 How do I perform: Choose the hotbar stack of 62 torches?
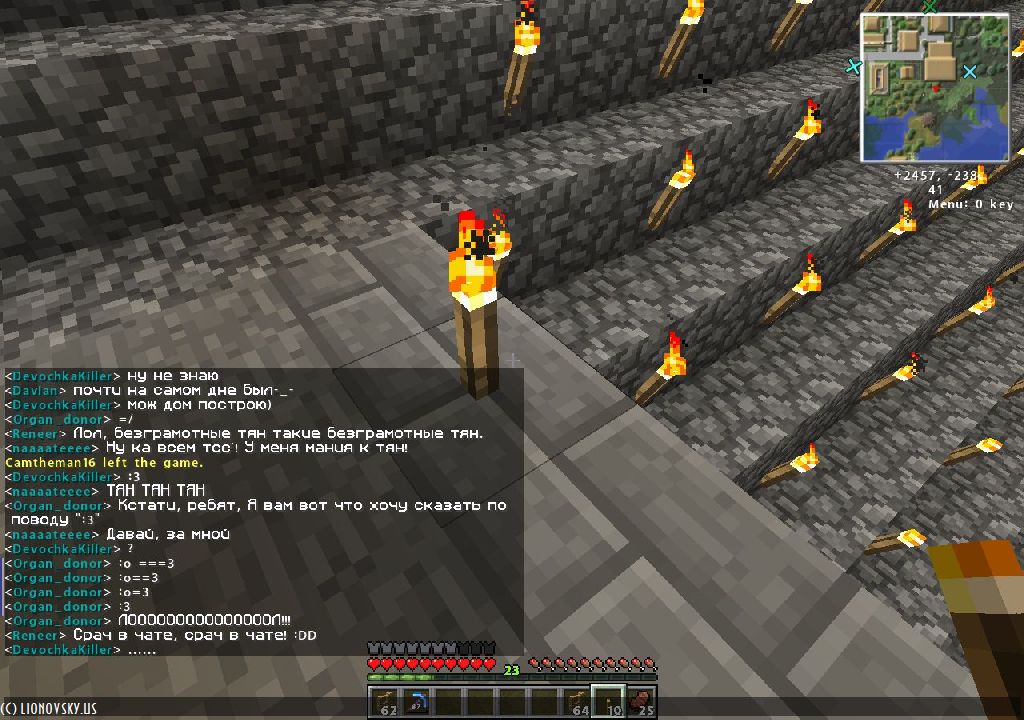point(383,702)
